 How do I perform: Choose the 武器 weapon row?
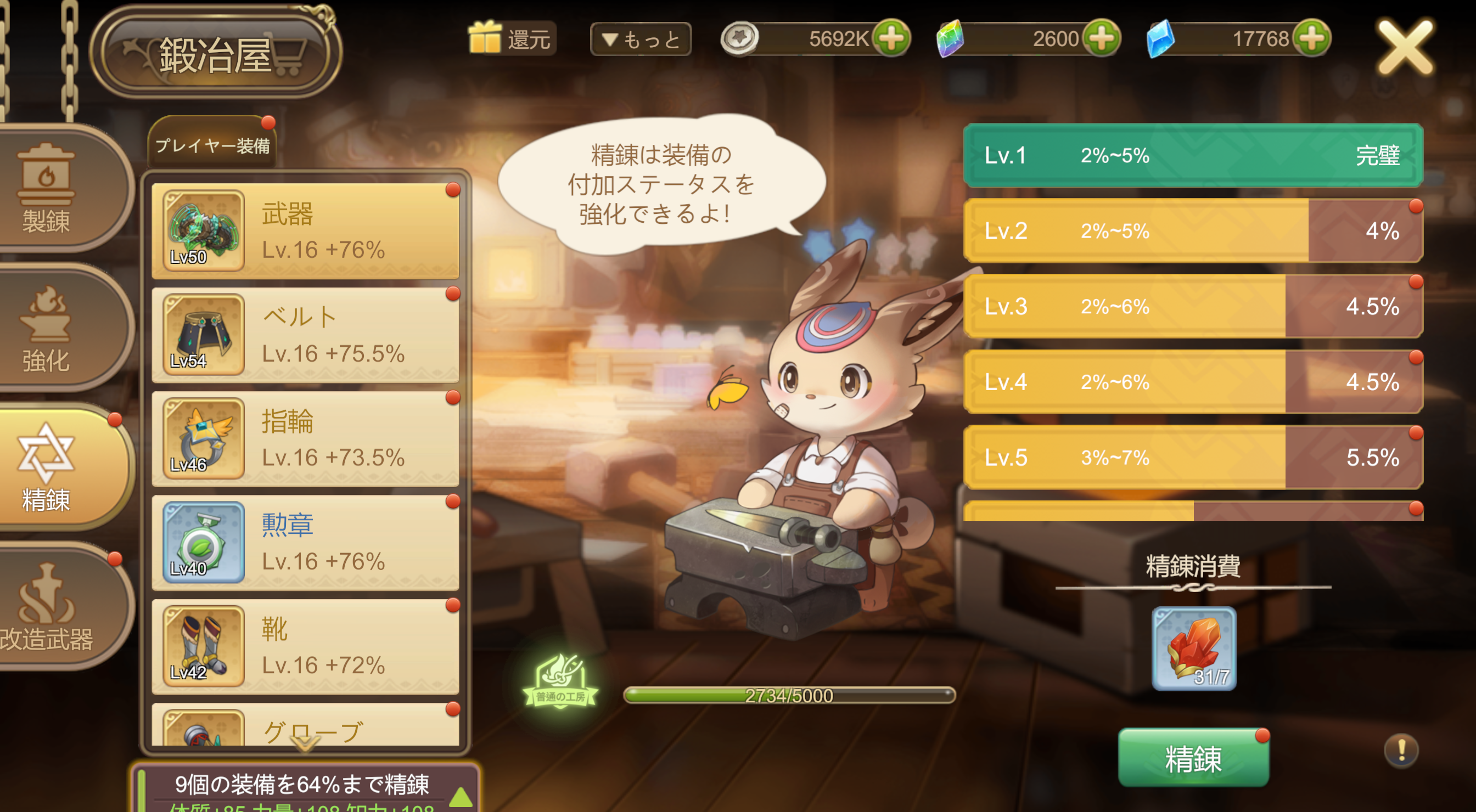(x=305, y=232)
